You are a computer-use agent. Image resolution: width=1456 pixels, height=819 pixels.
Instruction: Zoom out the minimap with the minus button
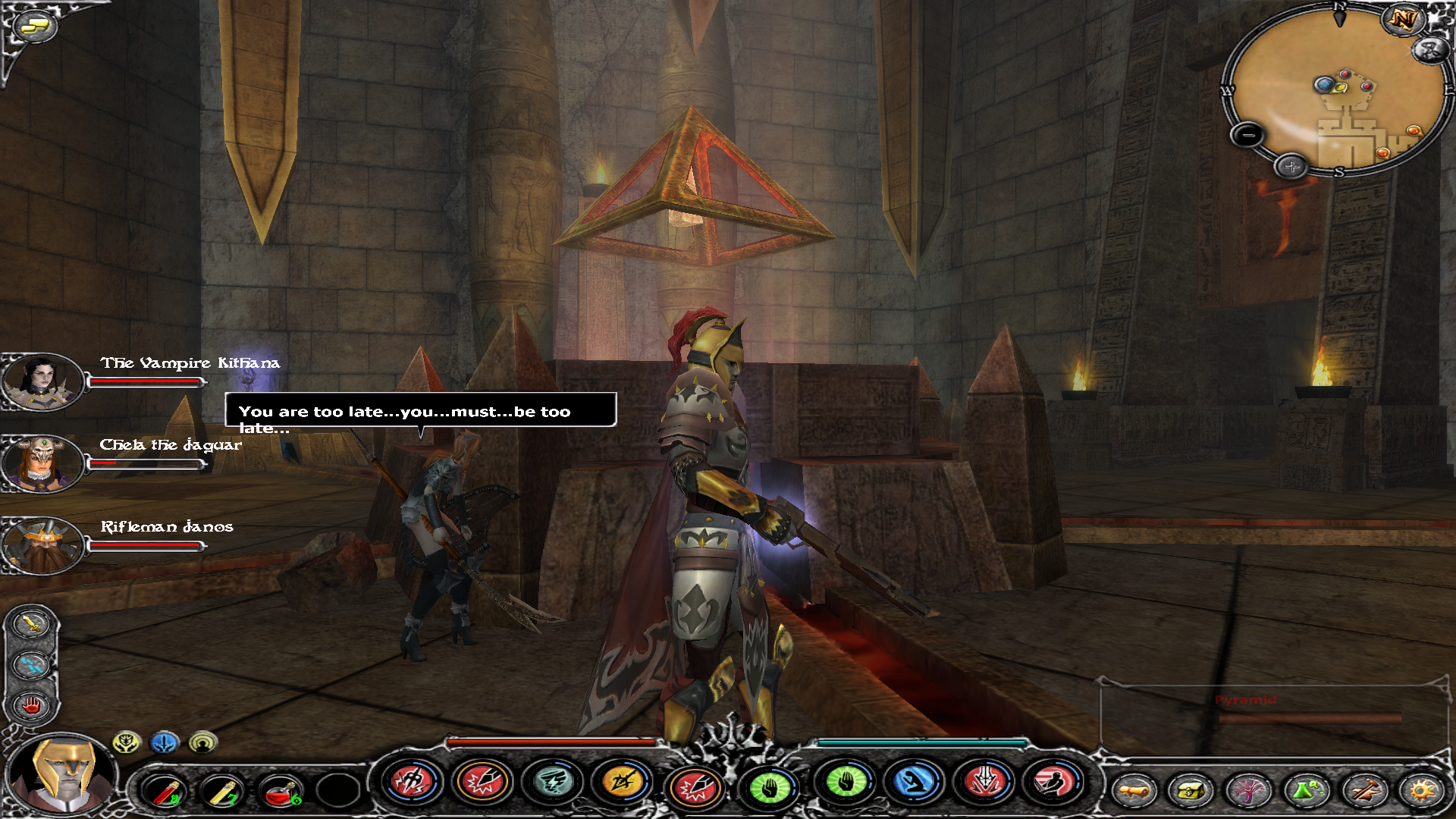(1247, 136)
